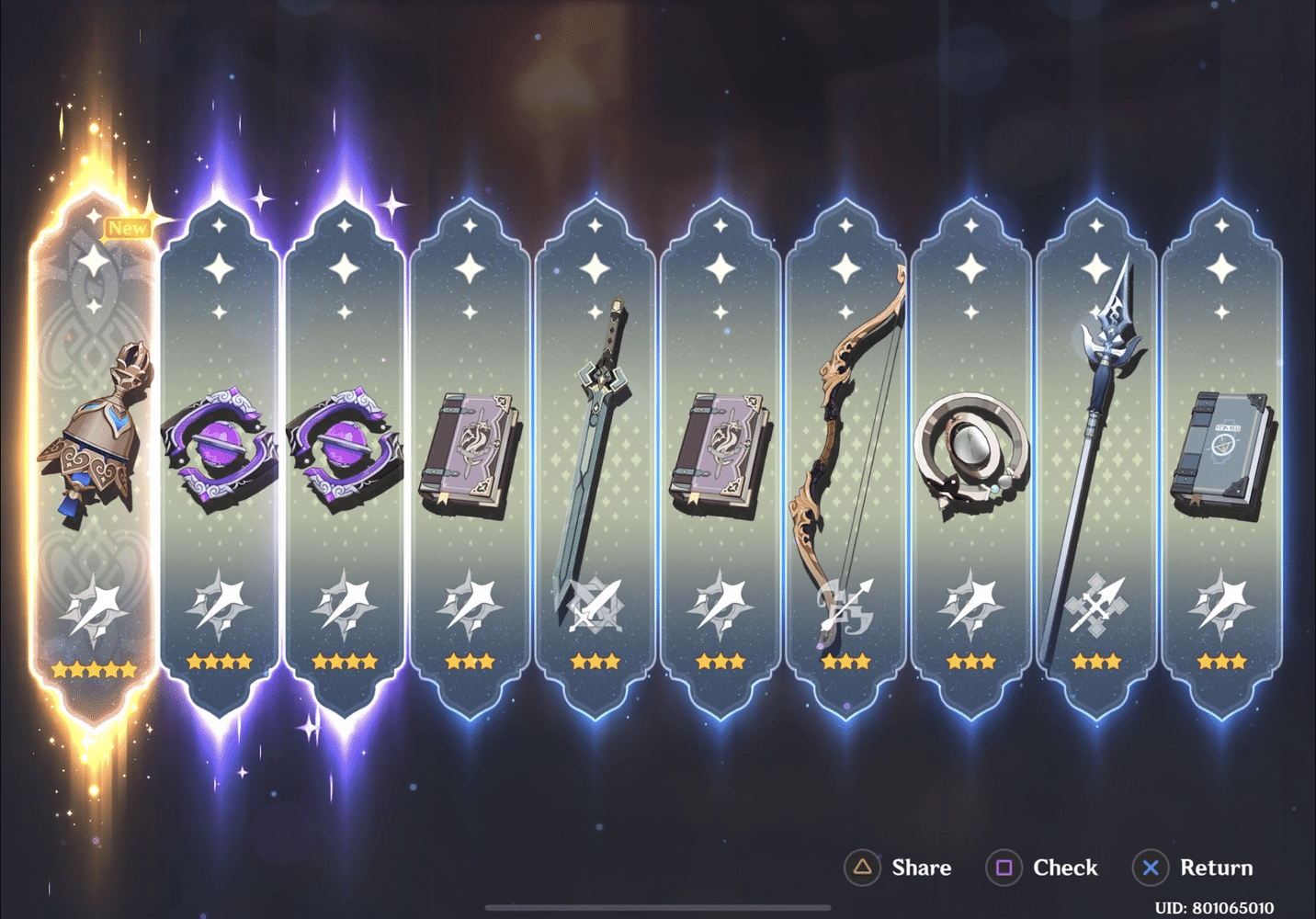Click the New badge on the golden card
Image resolution: width=1316 pixels, height=919 pixels.
pos(127,228)
